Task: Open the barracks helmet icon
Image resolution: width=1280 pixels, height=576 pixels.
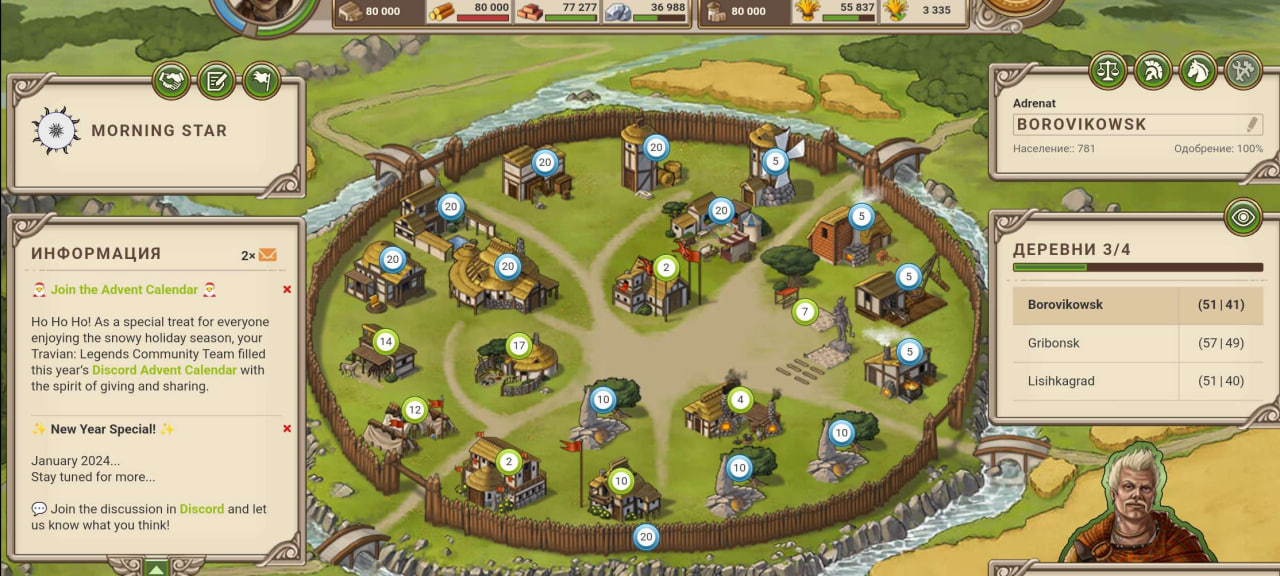Action: (1153, 71)
